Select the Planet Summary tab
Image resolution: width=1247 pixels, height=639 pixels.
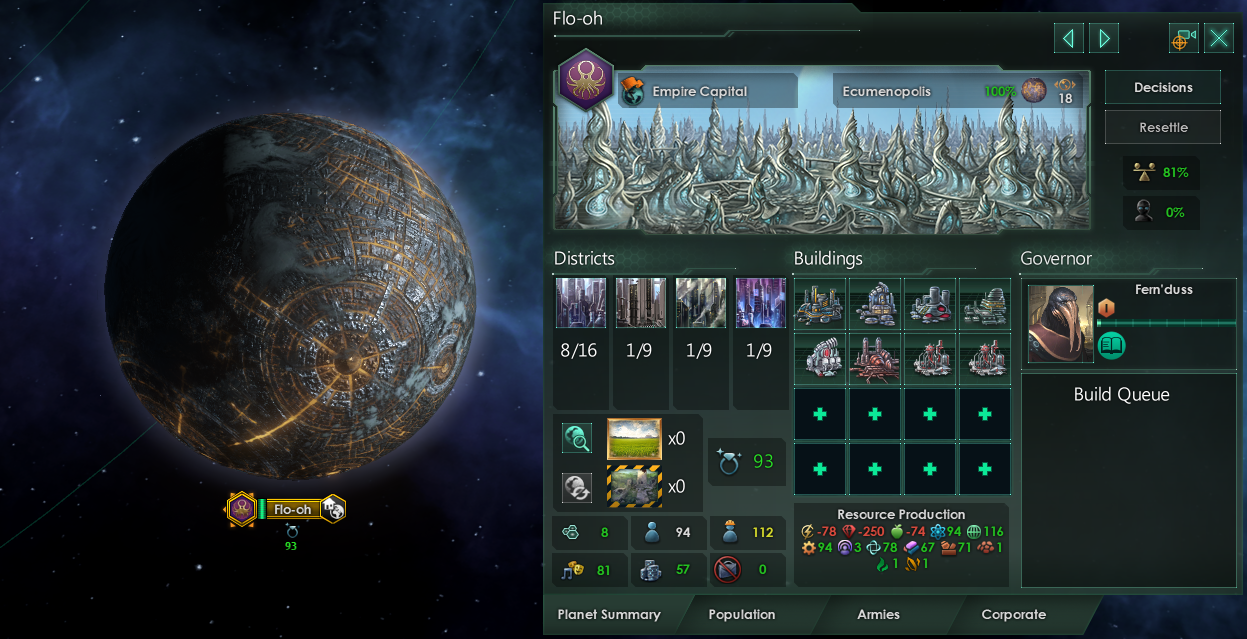point(609,615)
